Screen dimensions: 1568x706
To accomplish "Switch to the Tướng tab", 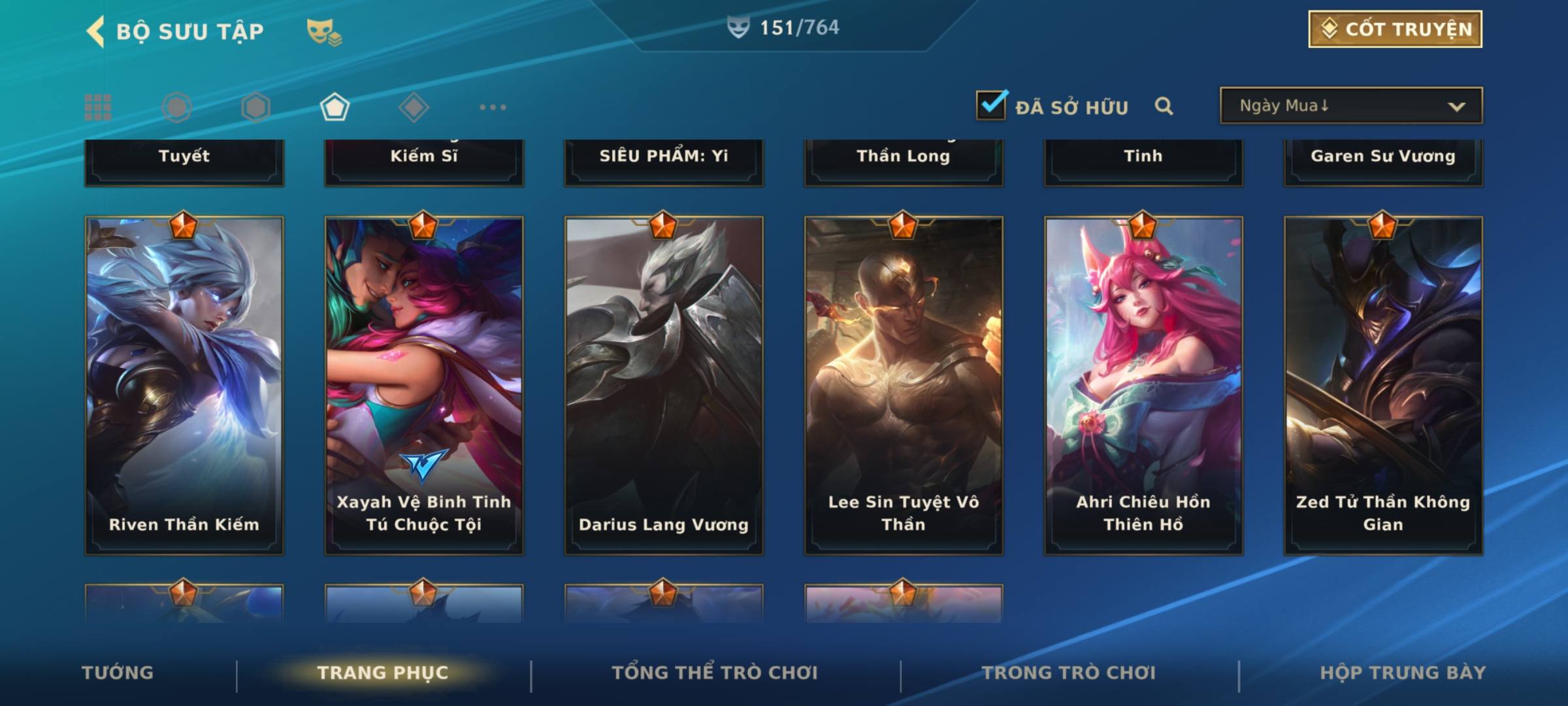I will 118,673.
